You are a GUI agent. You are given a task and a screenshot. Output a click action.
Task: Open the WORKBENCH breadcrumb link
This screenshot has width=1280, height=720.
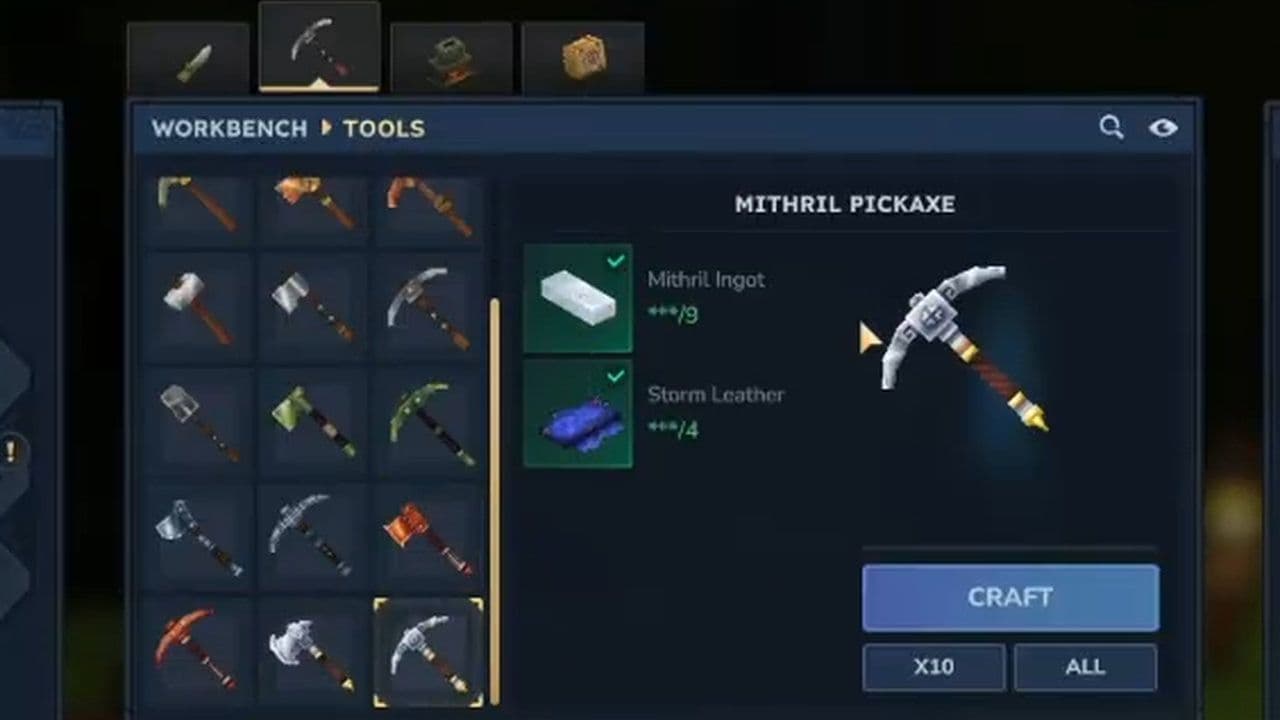[229, 128]
